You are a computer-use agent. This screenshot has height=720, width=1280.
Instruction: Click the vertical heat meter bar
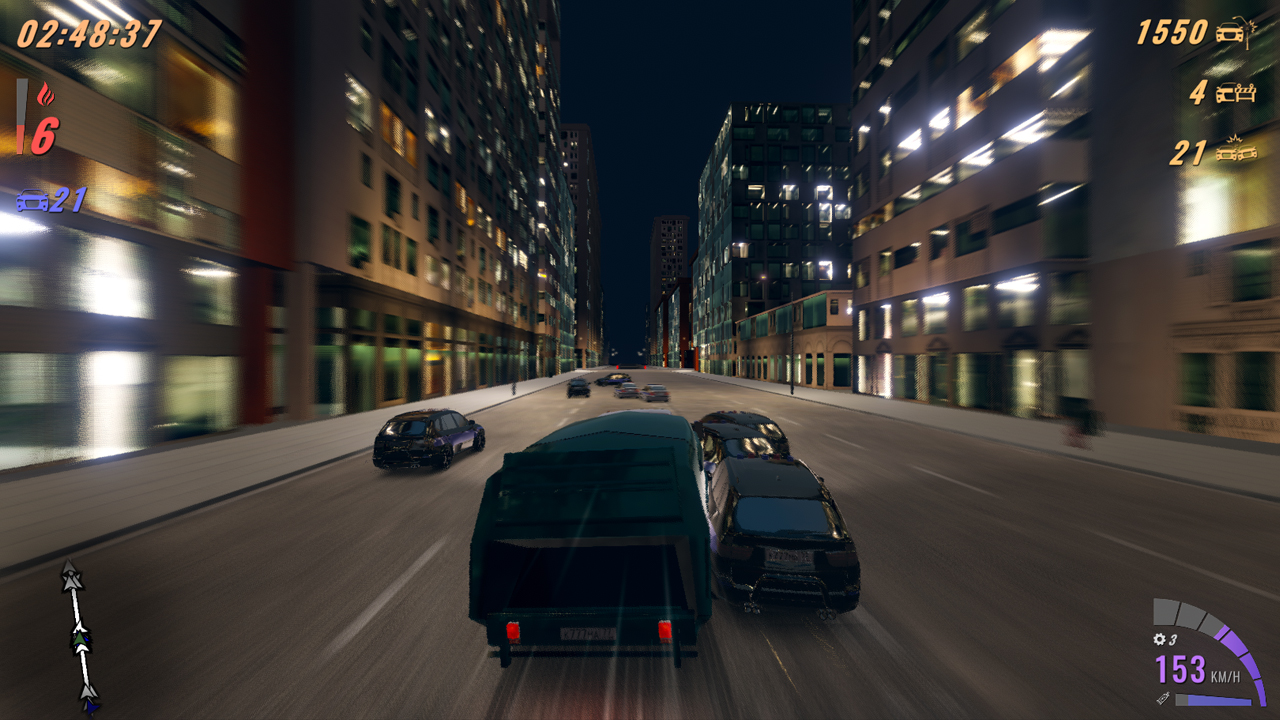(18, 115)
